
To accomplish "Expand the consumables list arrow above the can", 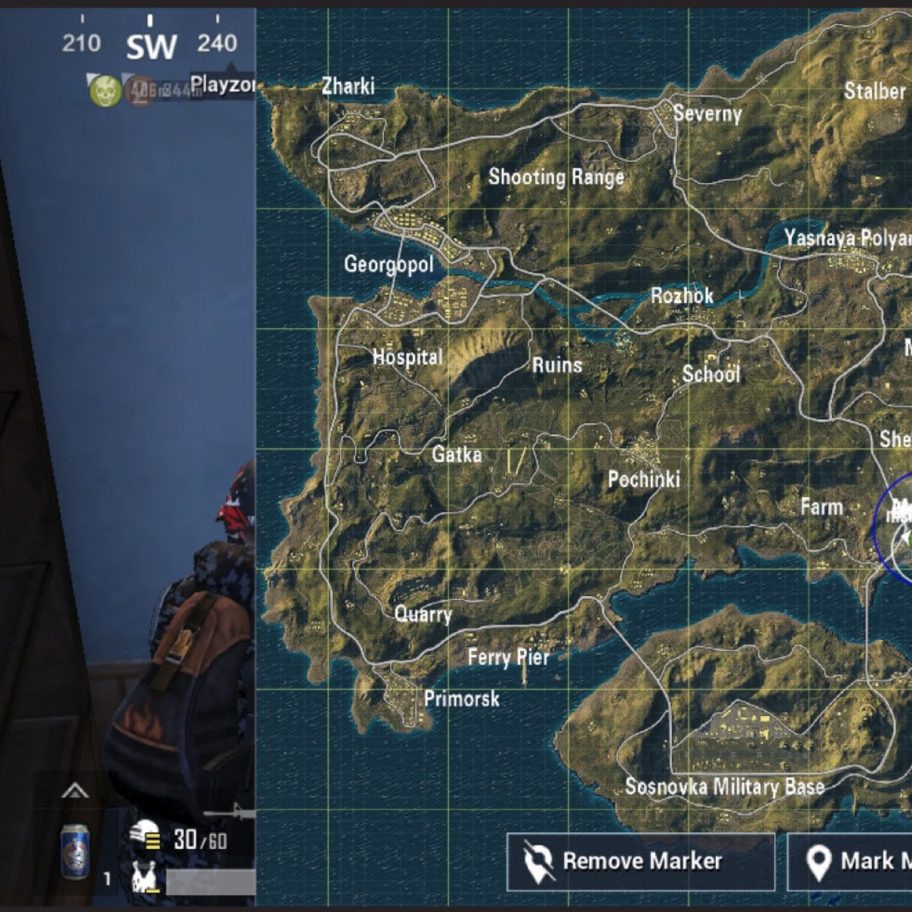I will [75, 792].
